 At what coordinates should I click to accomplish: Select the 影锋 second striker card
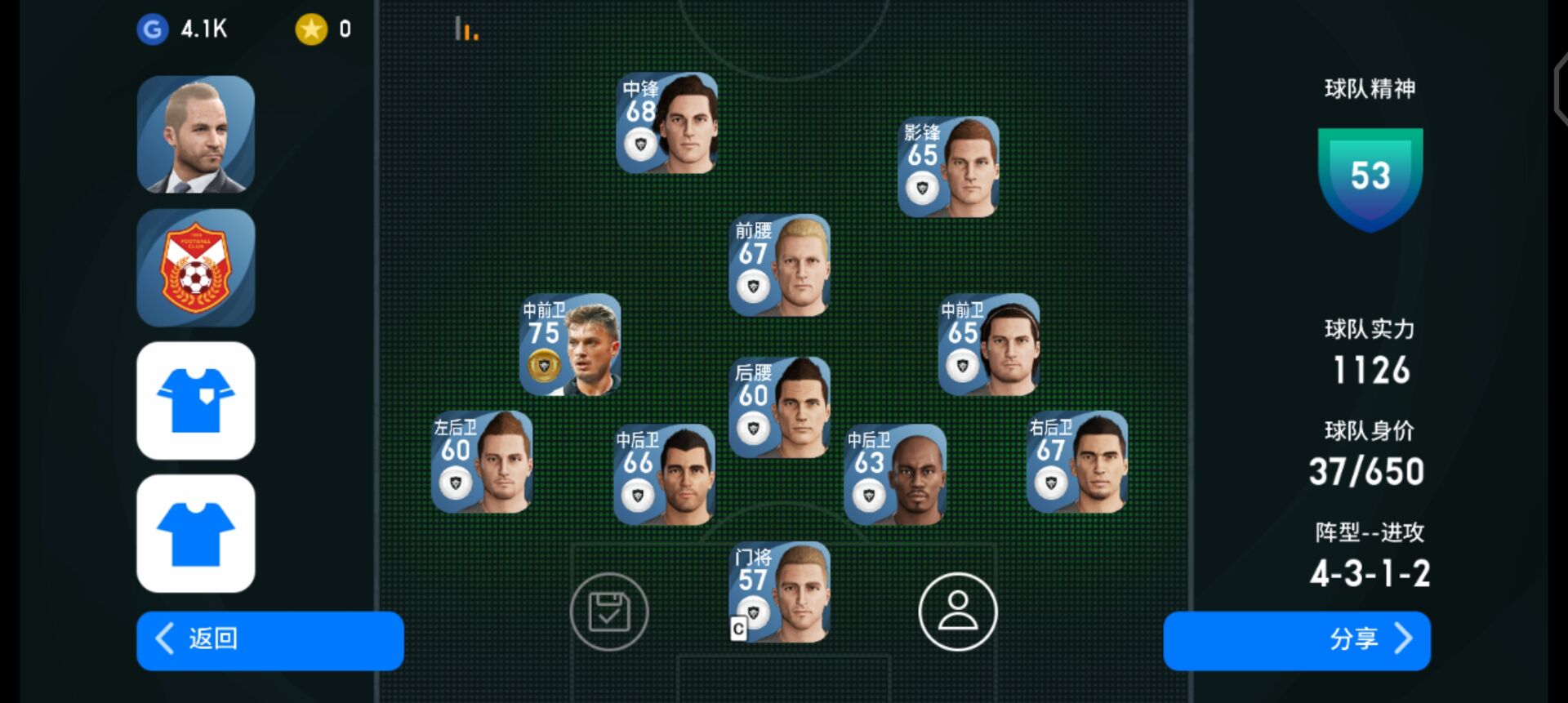coord(948,167)
